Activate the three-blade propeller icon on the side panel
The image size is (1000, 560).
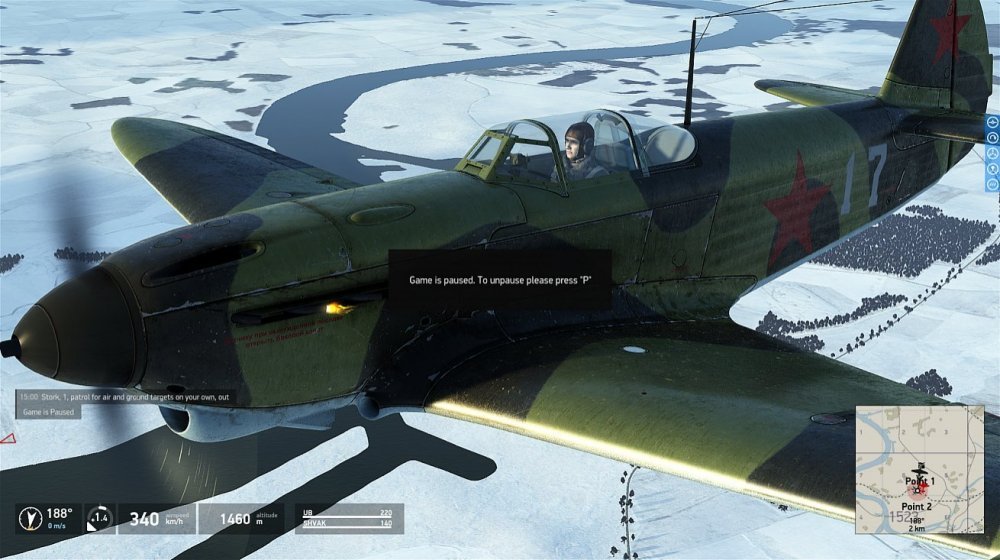coord(992,153)
